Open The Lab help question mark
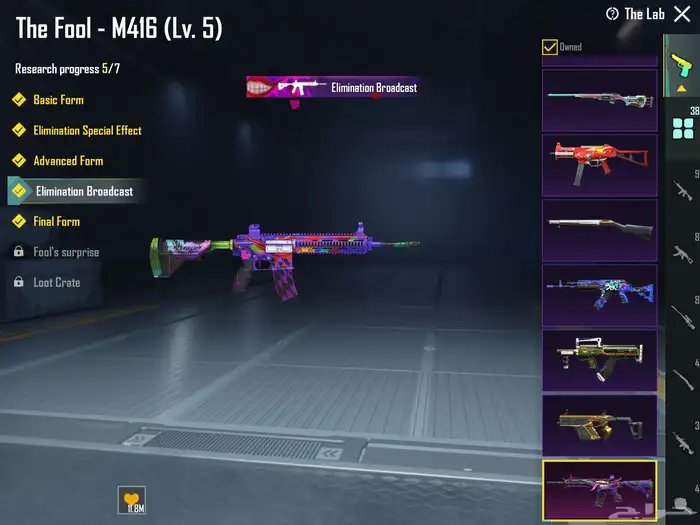The width and height of the screenshot is (700, 525). point(613,14)
